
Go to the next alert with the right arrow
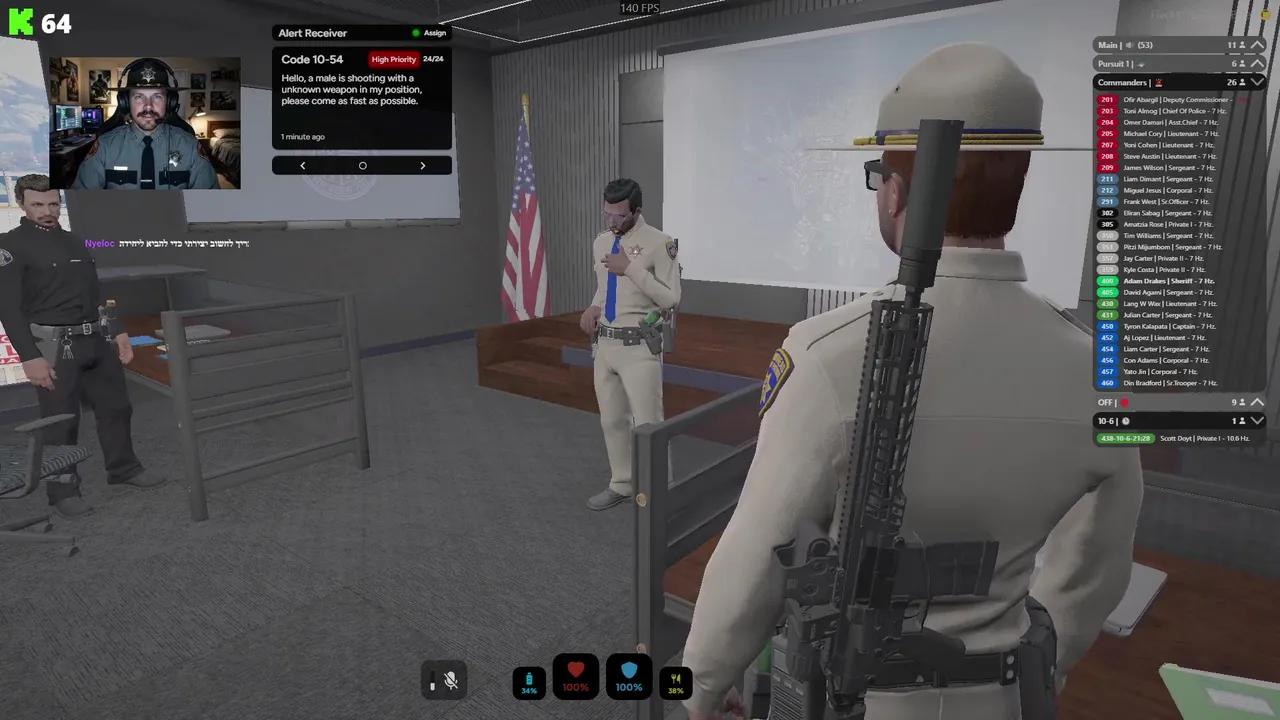tap(422, 165)
